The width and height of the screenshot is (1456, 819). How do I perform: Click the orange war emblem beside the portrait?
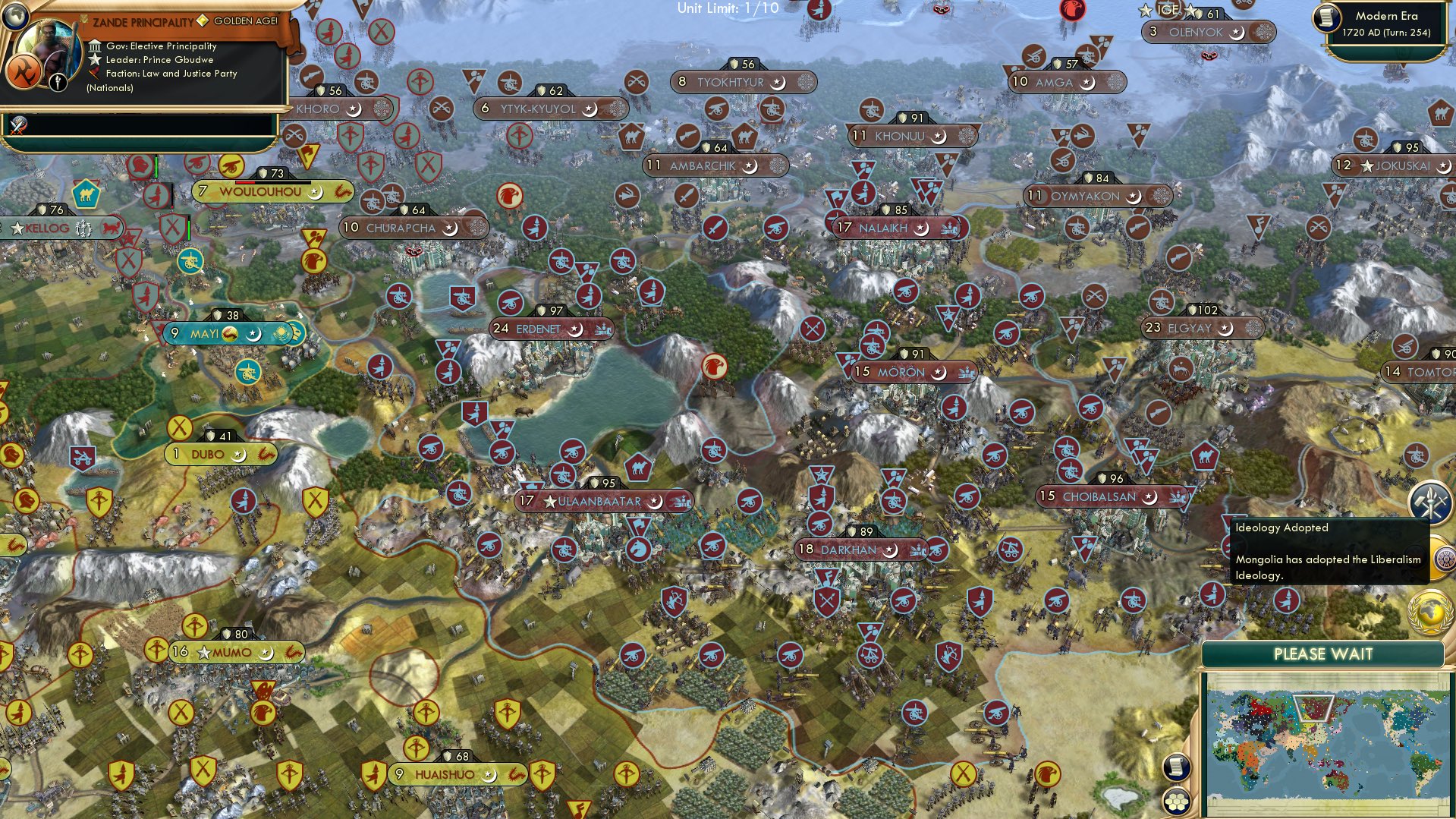tap(25, 71)
